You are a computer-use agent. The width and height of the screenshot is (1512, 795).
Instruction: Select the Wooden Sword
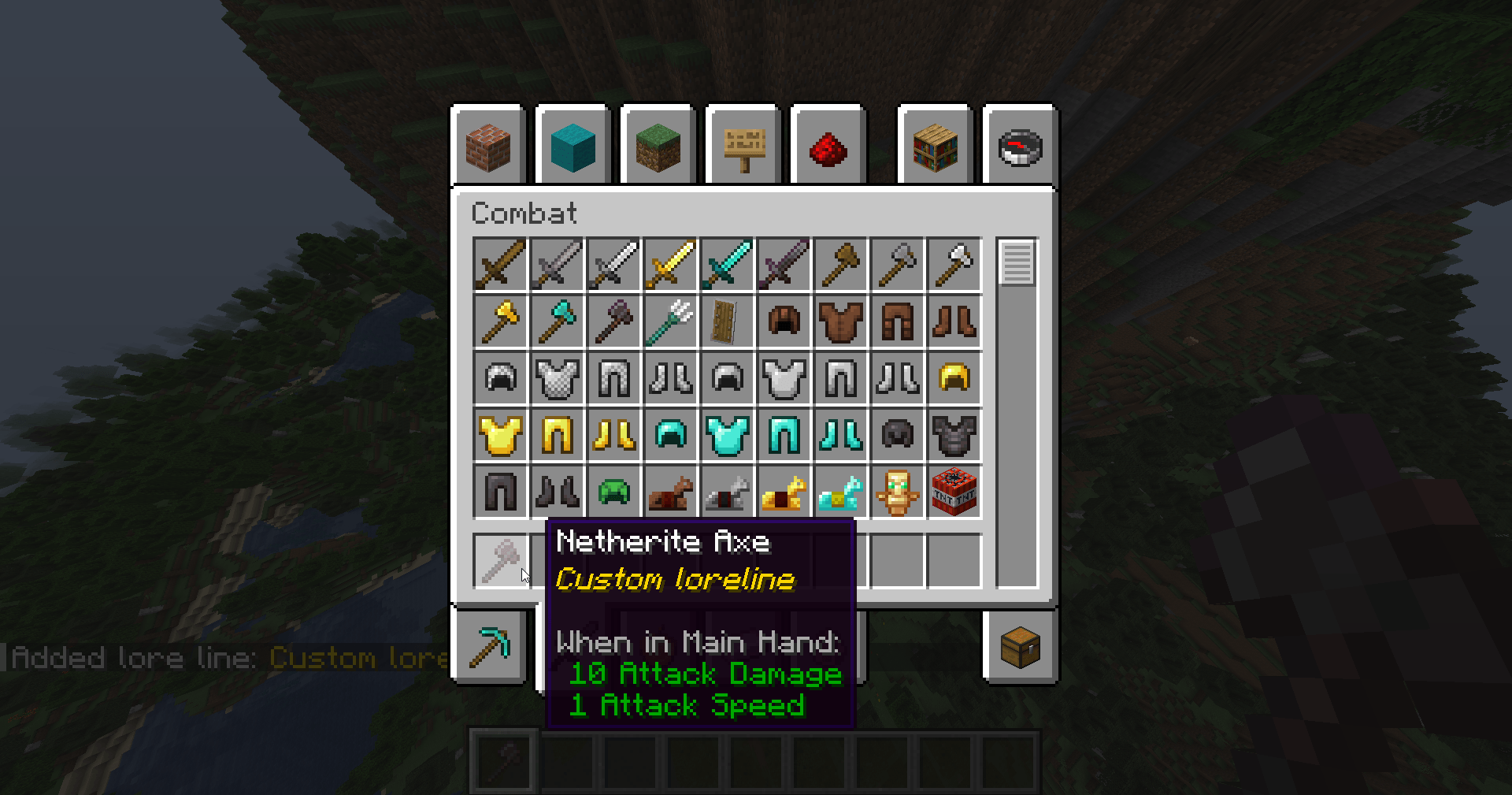pos(500,264)
